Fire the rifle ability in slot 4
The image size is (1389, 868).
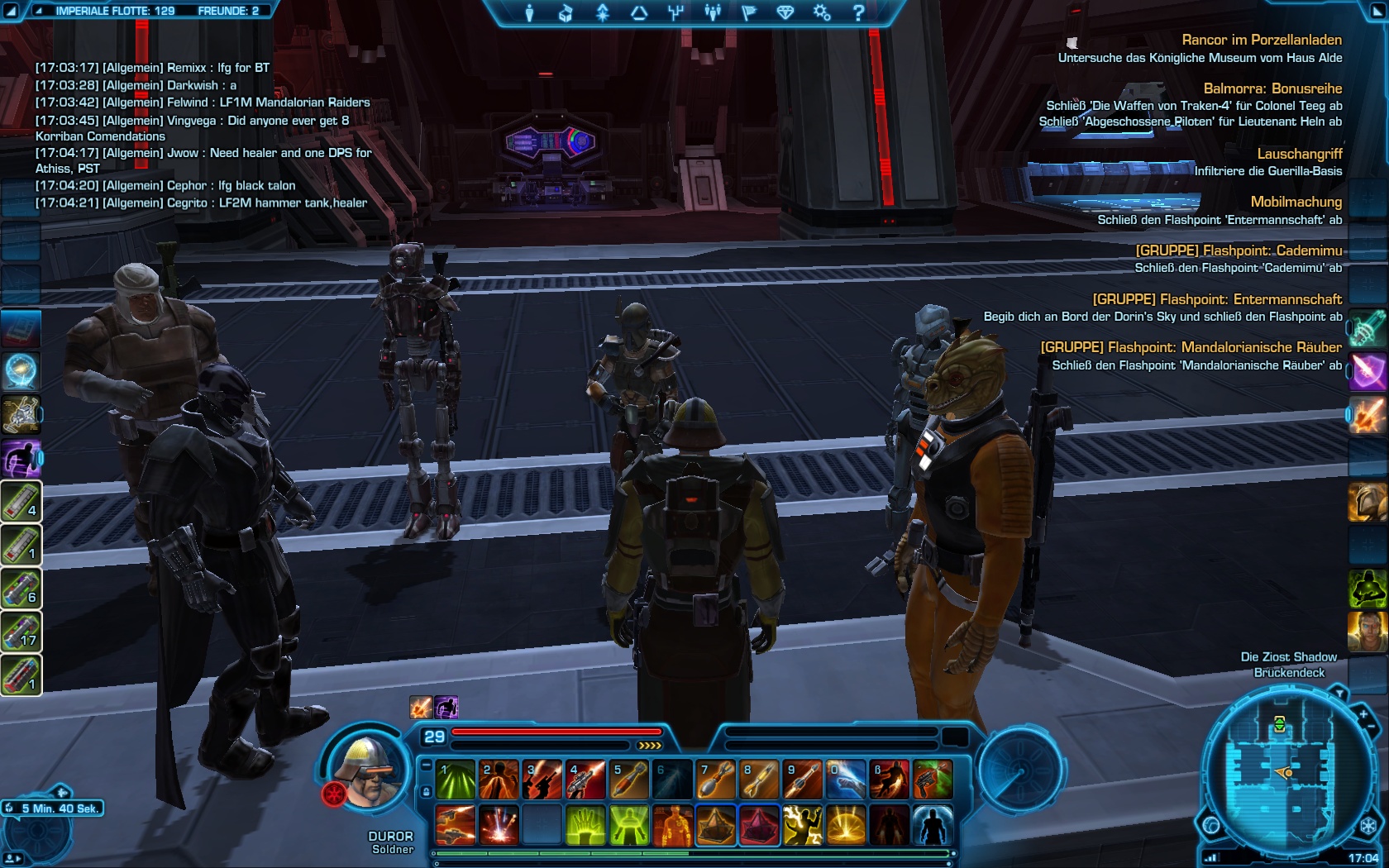pyautogui.click(x=585, y=780)
